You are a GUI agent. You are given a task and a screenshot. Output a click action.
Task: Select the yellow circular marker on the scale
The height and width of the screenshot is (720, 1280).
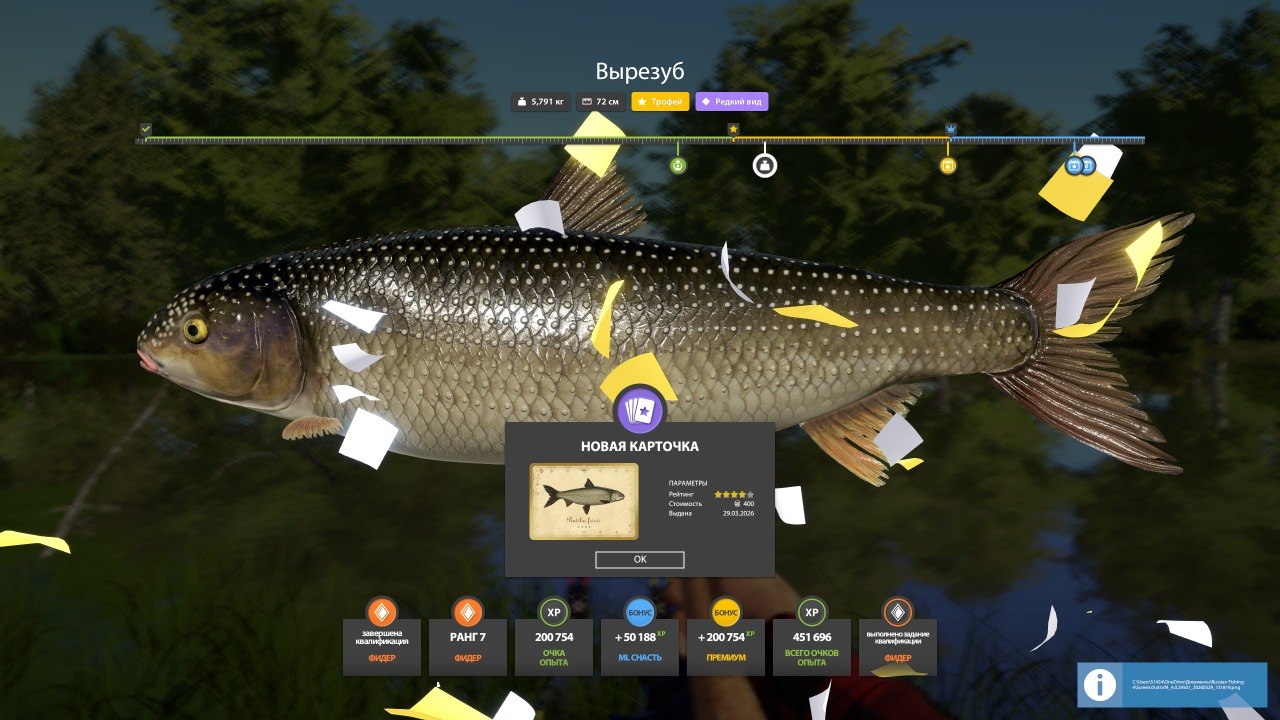(x=948, y=165)
